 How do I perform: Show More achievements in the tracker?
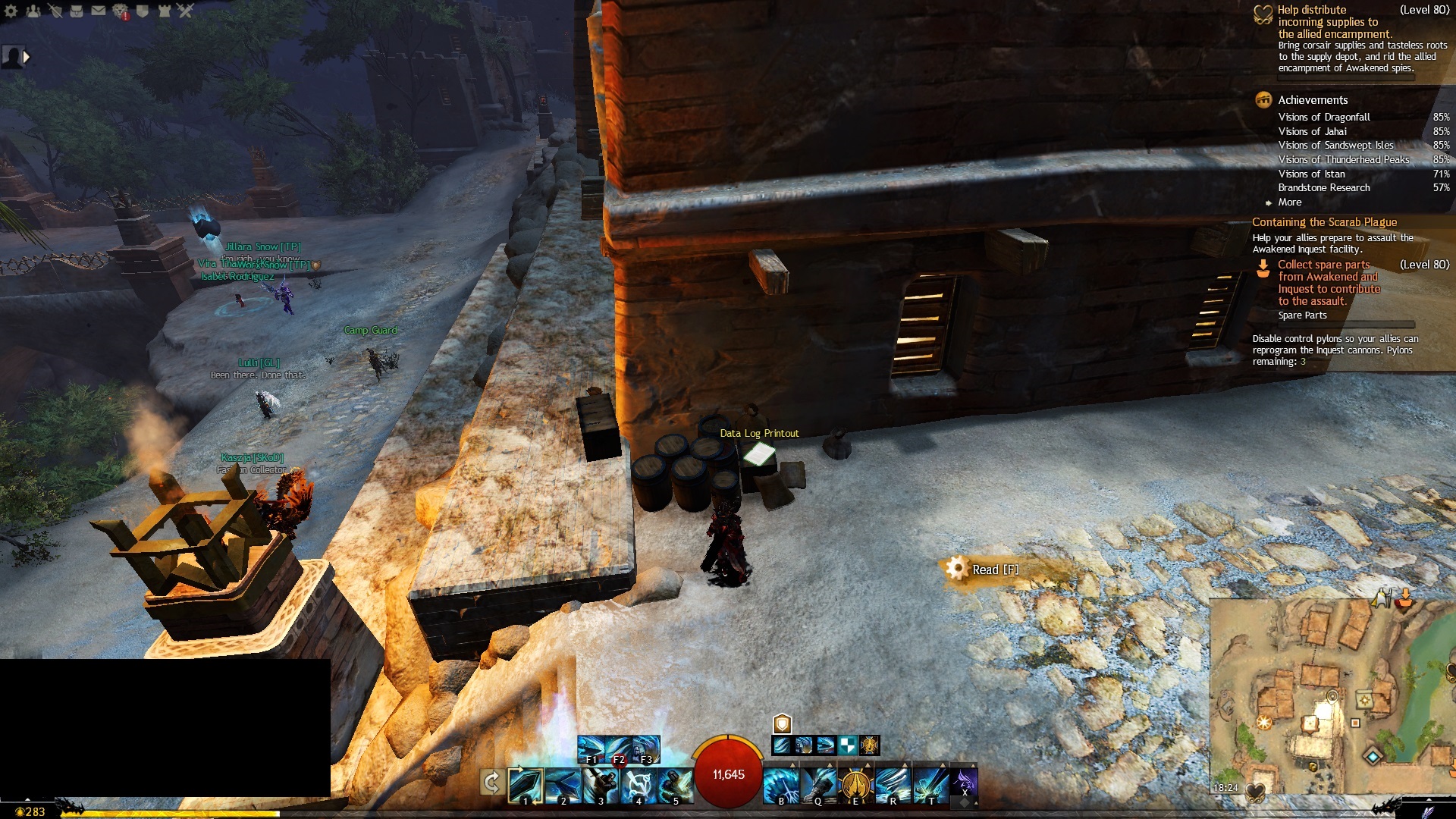pyautogui.click(x=1289, y=202)
